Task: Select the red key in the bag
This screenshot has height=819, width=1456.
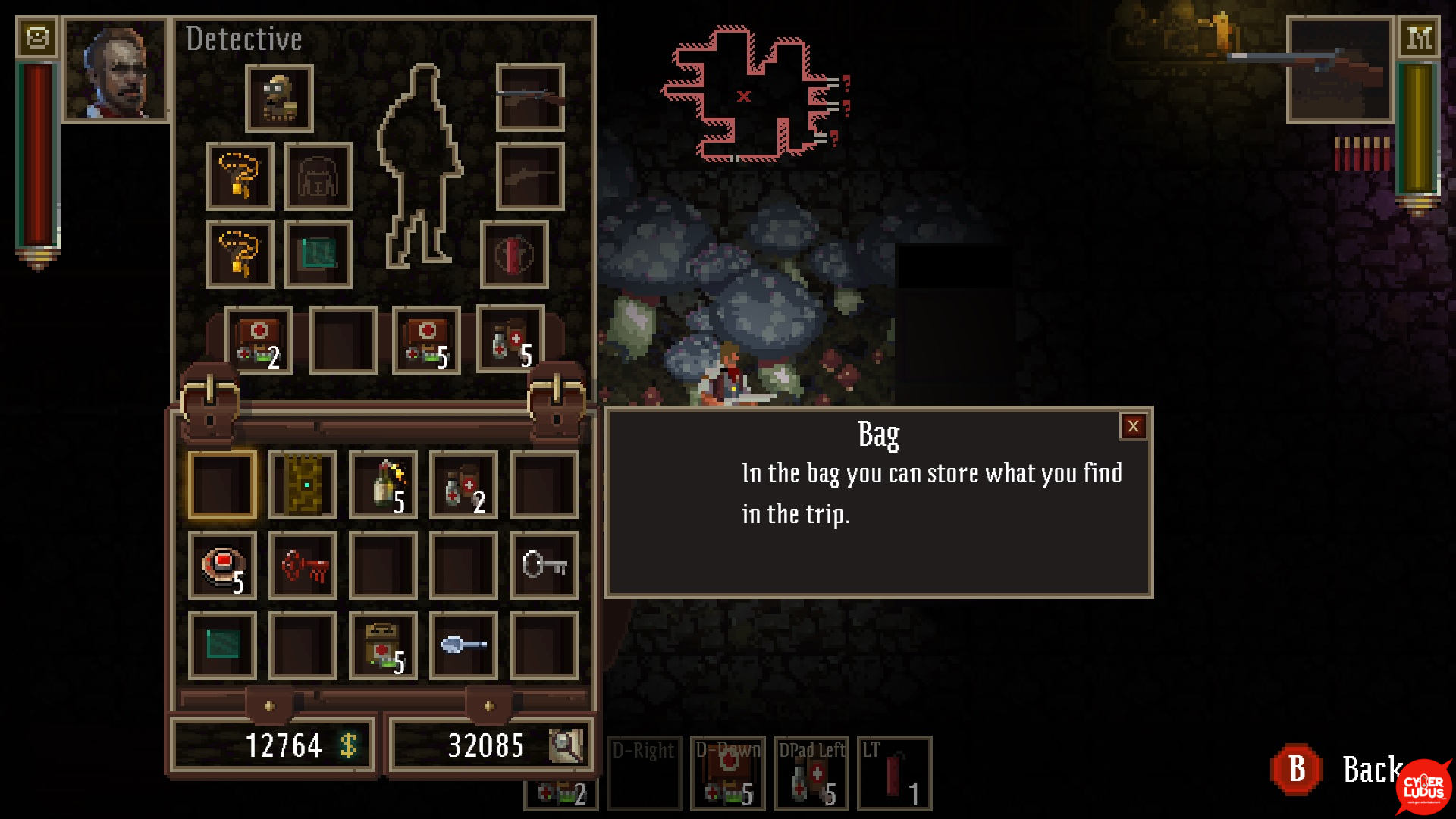Action: [303, 566]
